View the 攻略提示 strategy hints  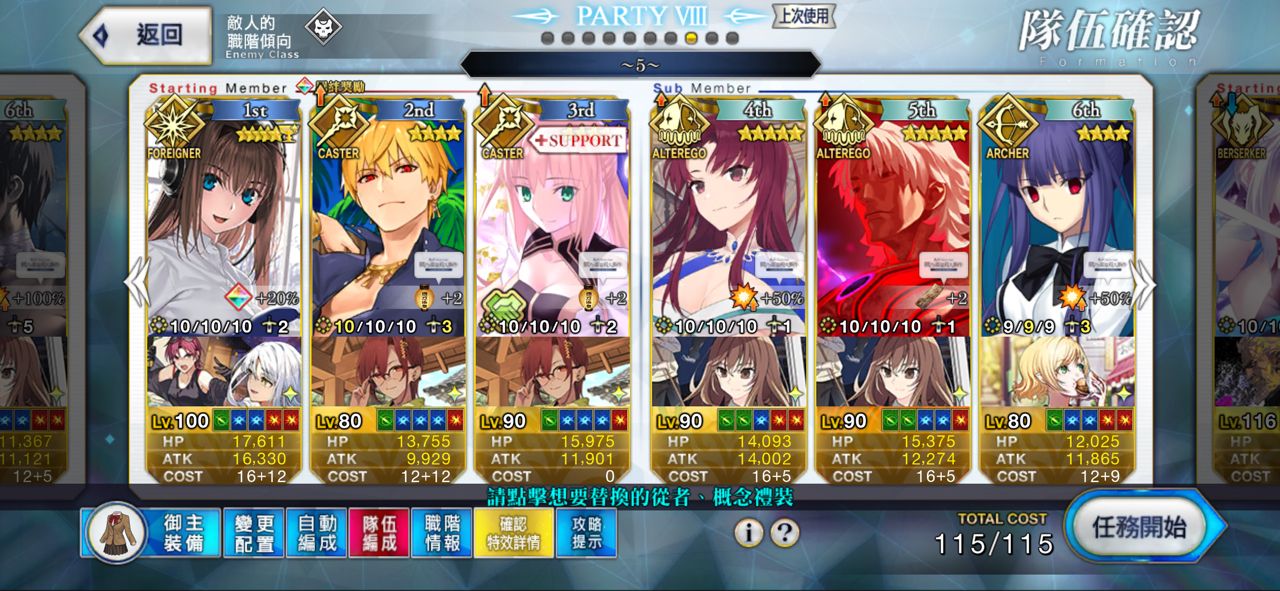point(586,533)
